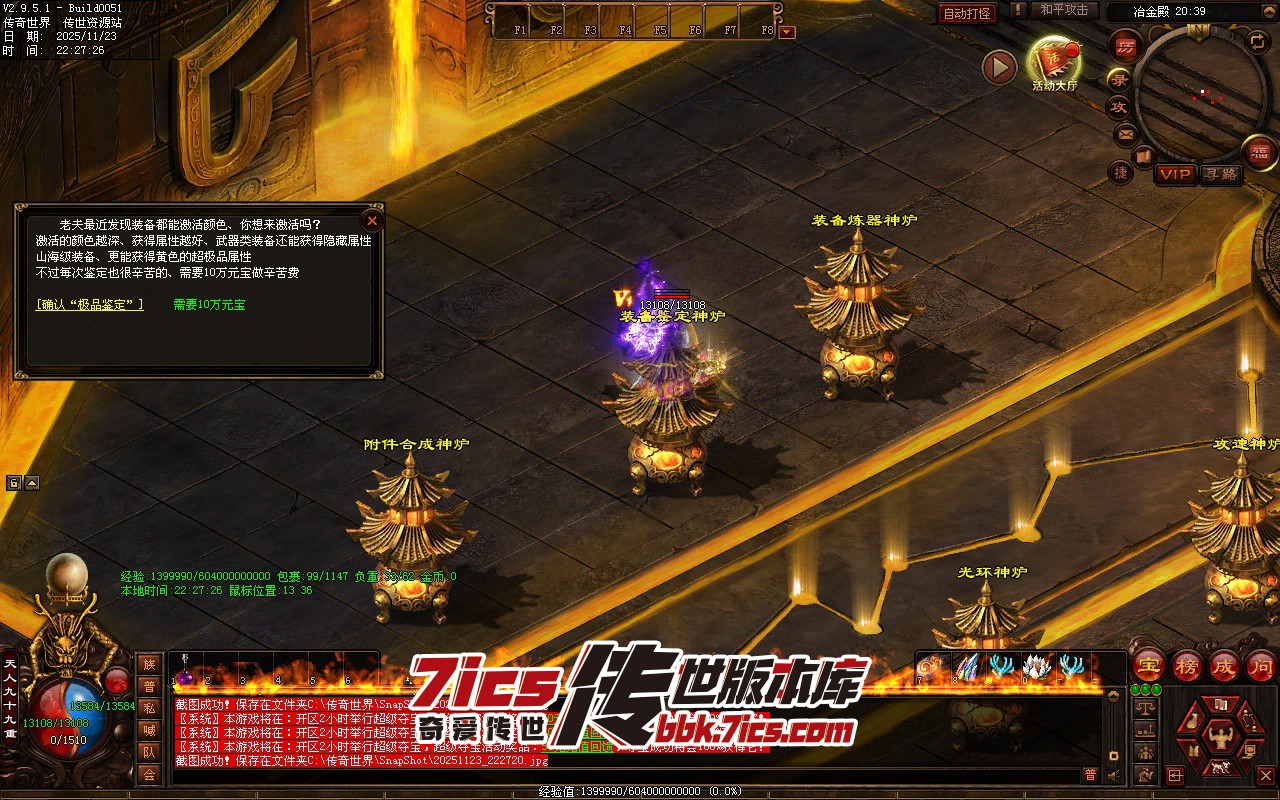Open the 宝 treasure shop button
Image resolution: width=1280 pixels, height=800 pixels.
[1148, 665]
